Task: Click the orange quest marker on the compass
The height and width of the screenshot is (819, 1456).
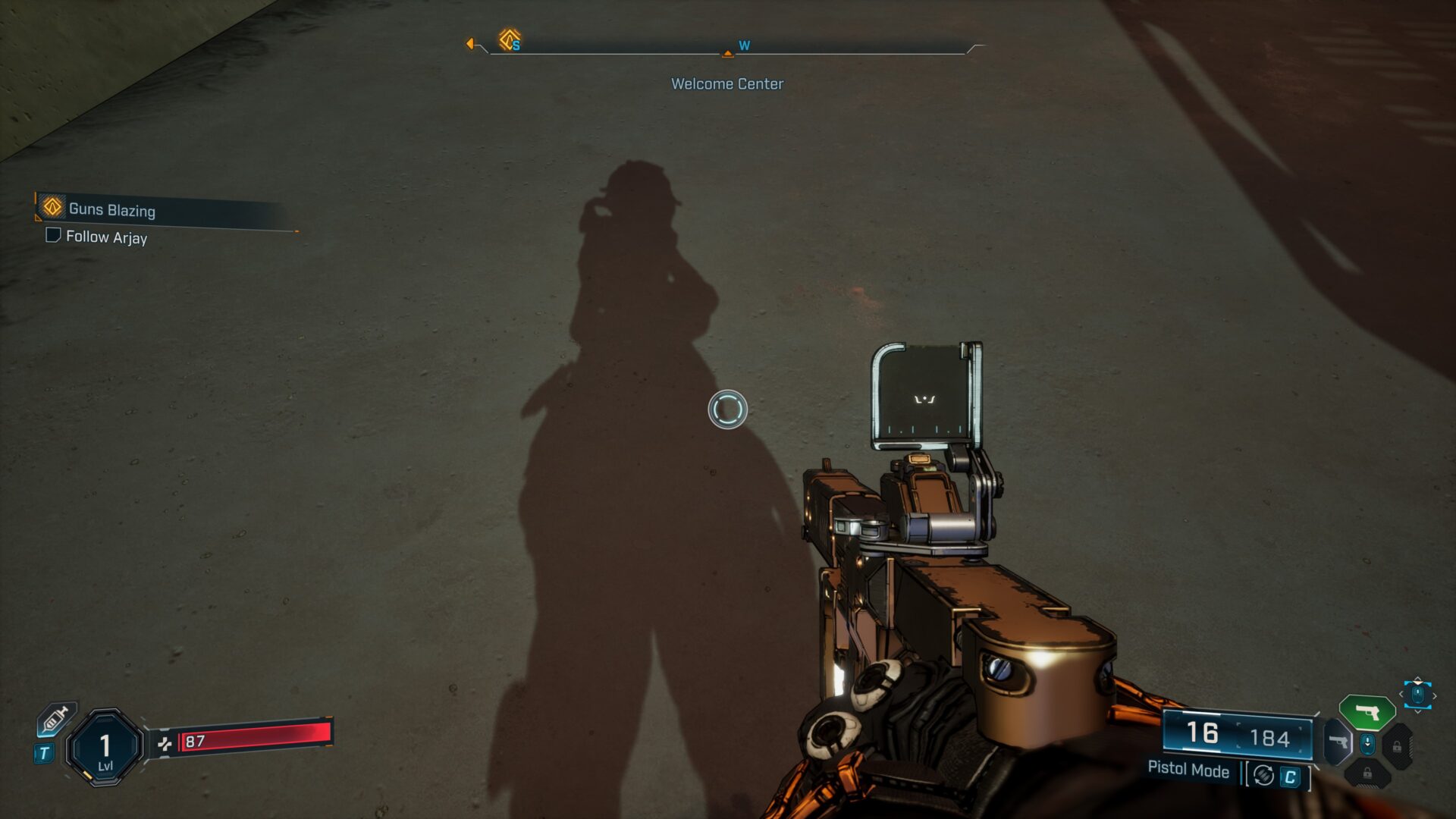Action: click(509, 39)
